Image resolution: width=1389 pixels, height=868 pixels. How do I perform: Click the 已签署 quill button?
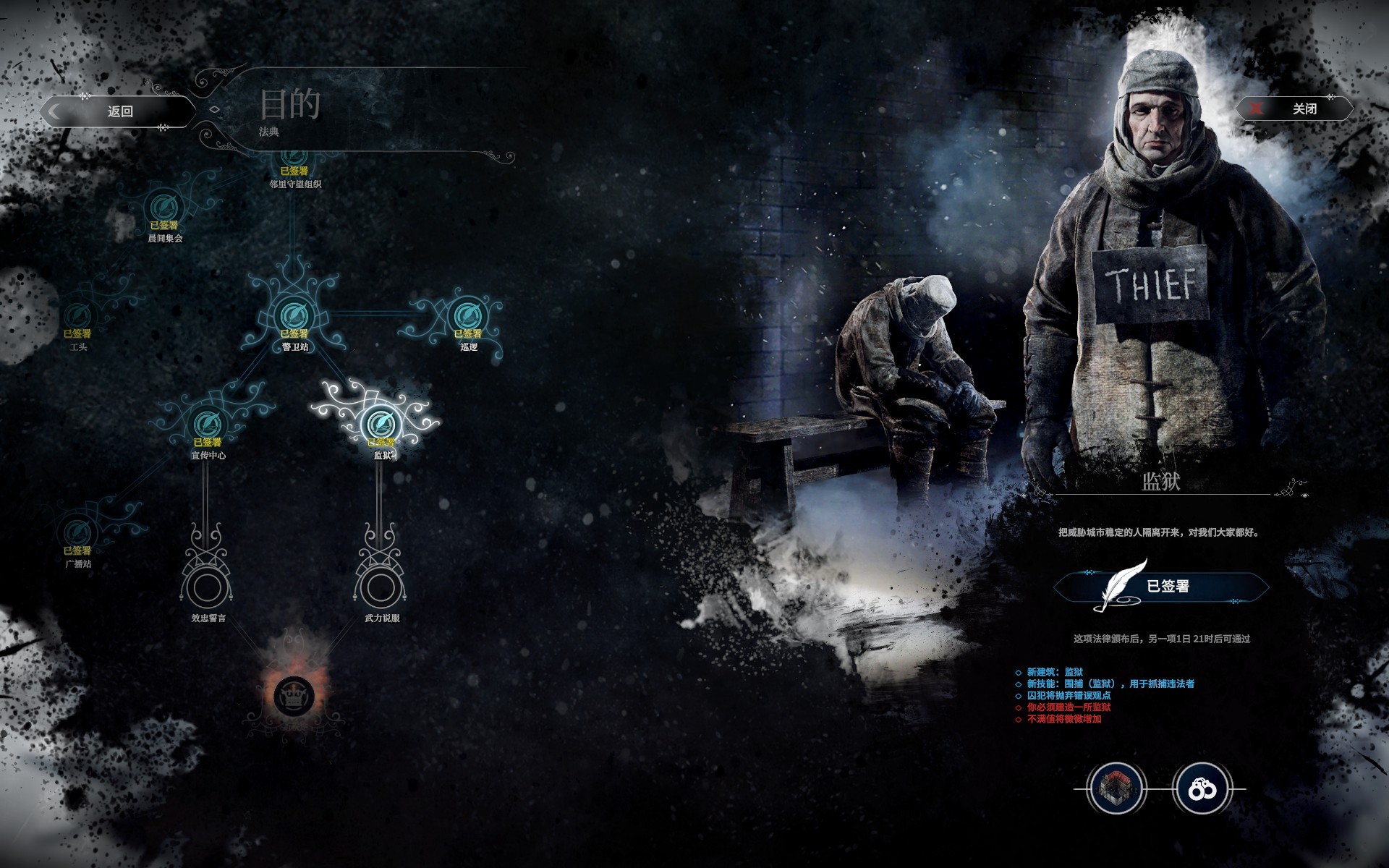1160,587
